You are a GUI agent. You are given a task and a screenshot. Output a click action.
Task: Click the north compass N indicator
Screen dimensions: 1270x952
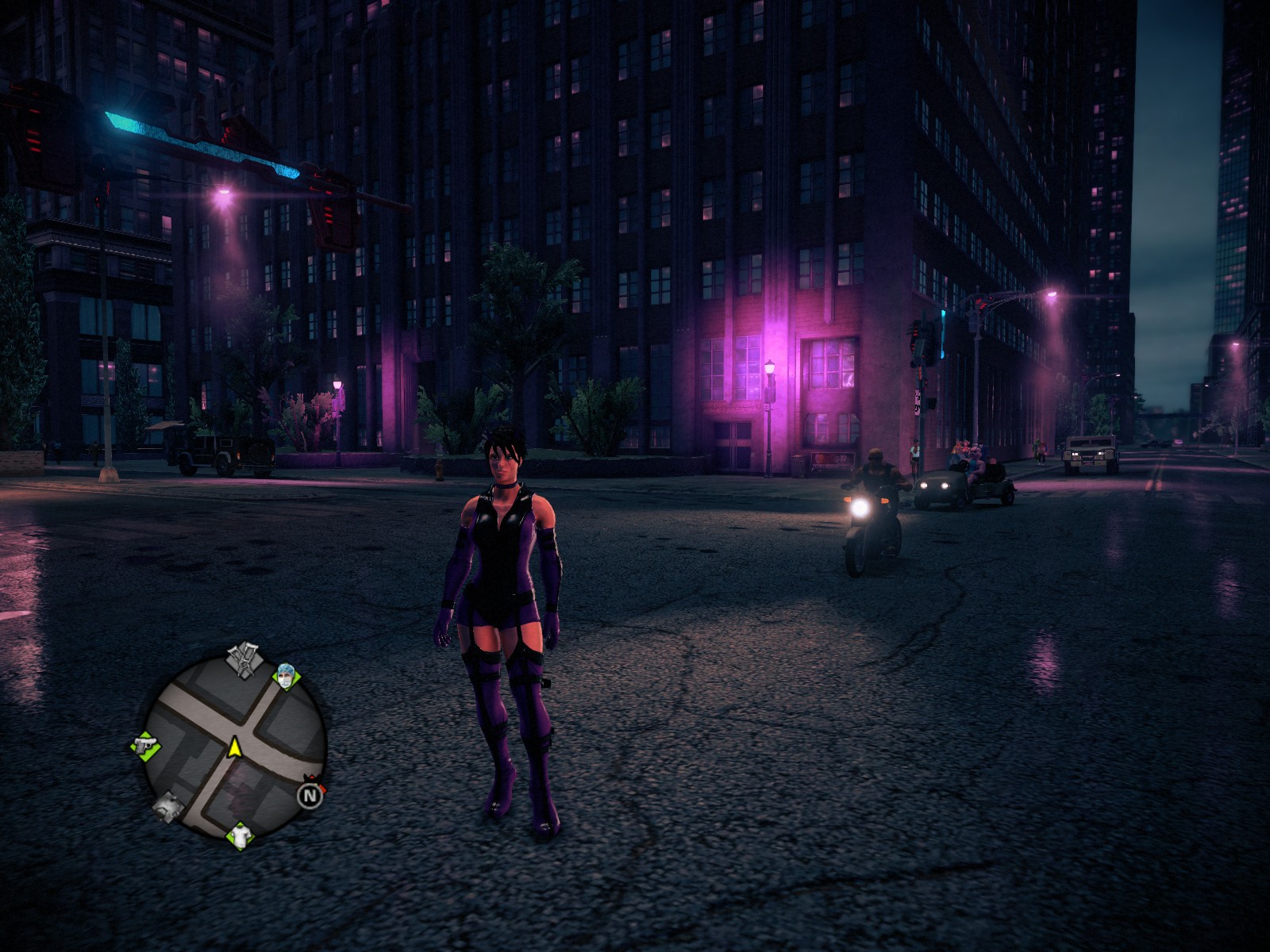[310, 794]
